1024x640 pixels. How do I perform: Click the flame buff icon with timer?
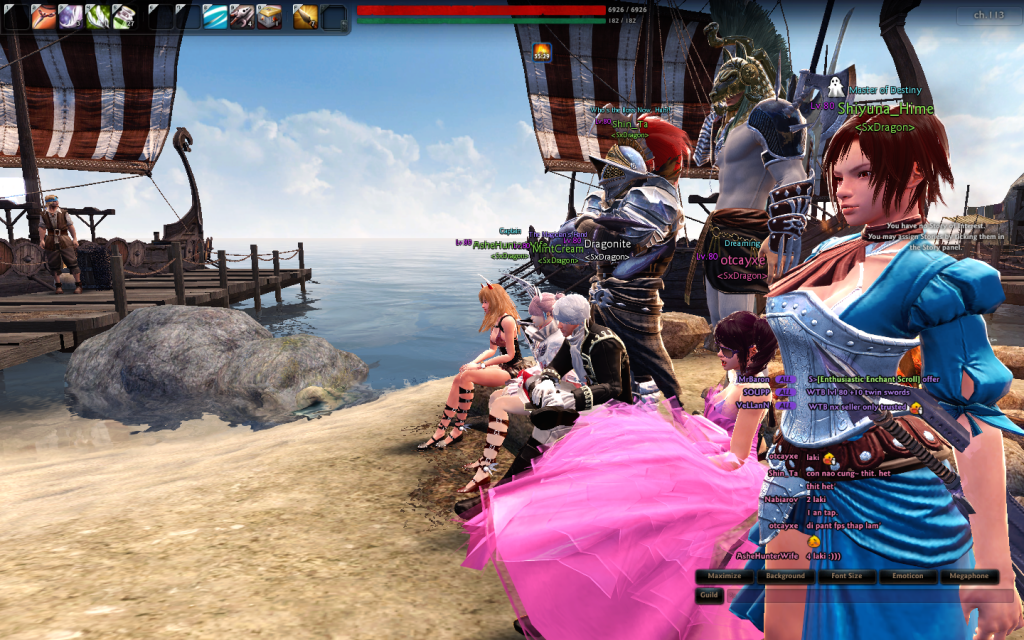(542, 52)
